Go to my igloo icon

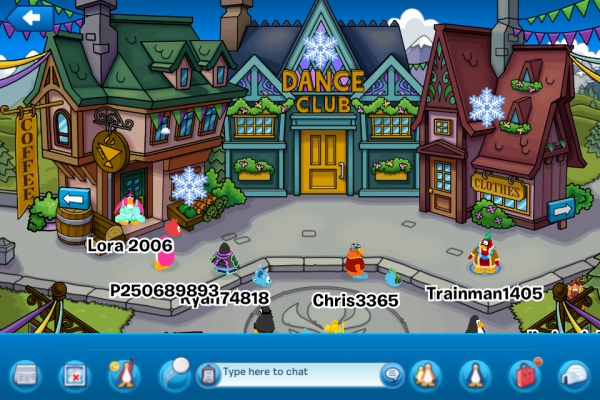tap(574, 374)
